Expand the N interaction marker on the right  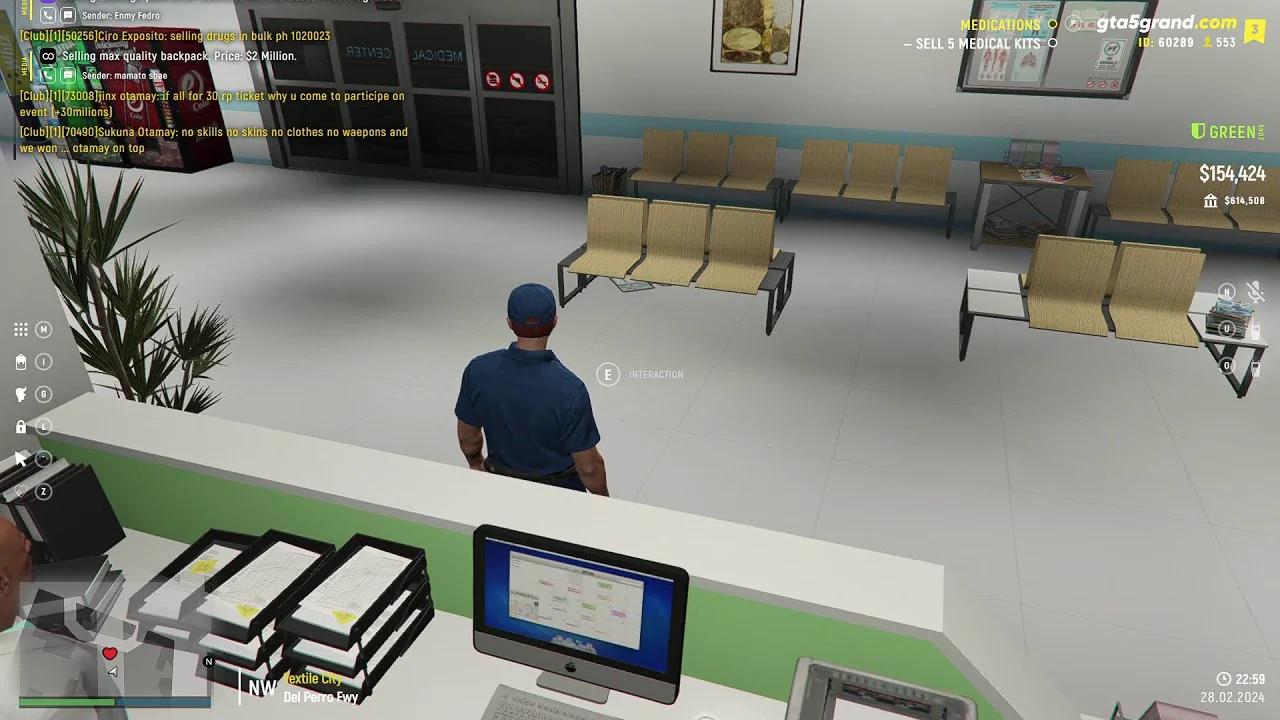(x=1227, y=292)
